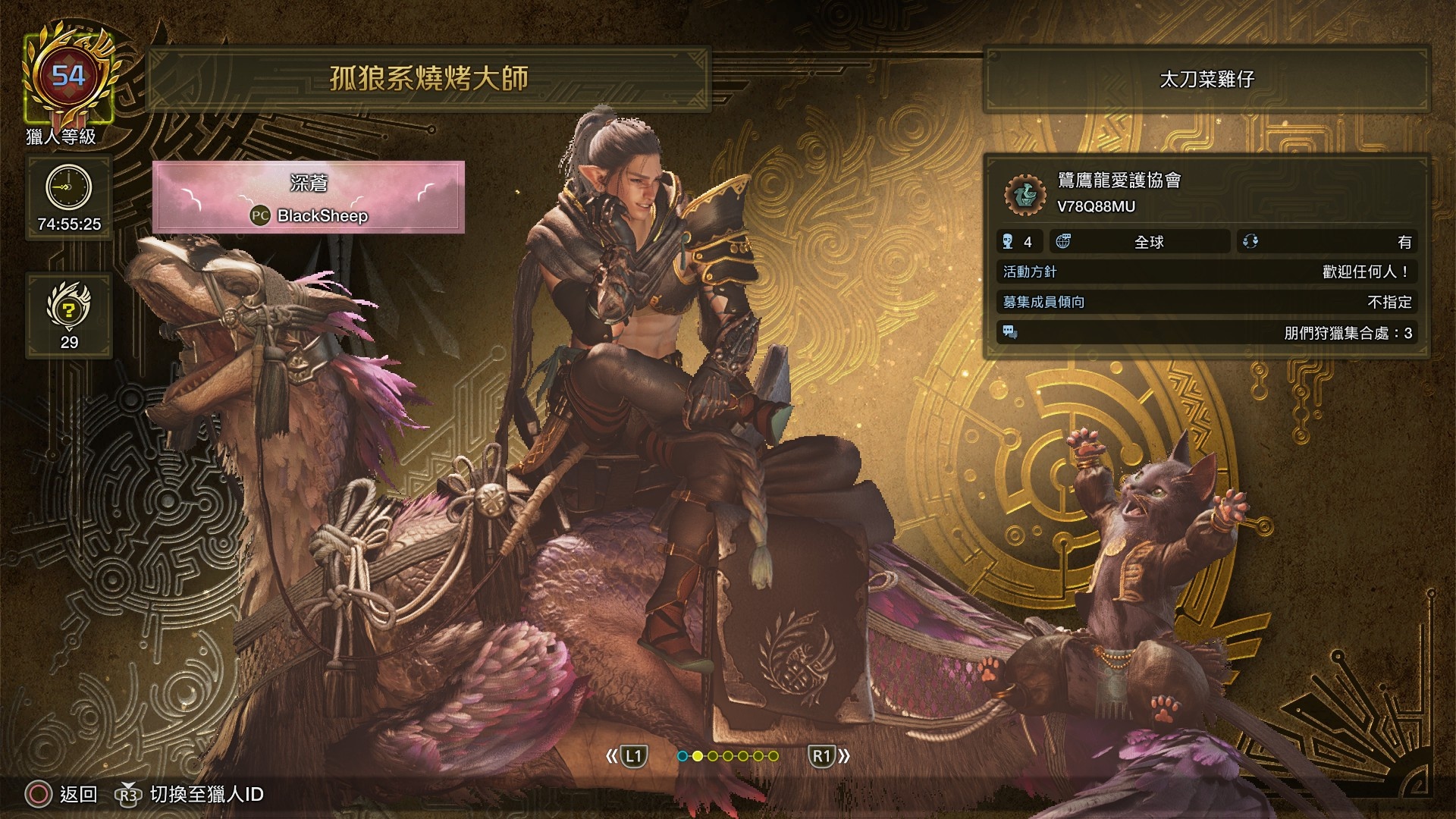Image resolution: width=1456 pixels, height=819 pixels.
Task: Click the 深蒼 BlackSheep nameplate
Action: [309, 197]
